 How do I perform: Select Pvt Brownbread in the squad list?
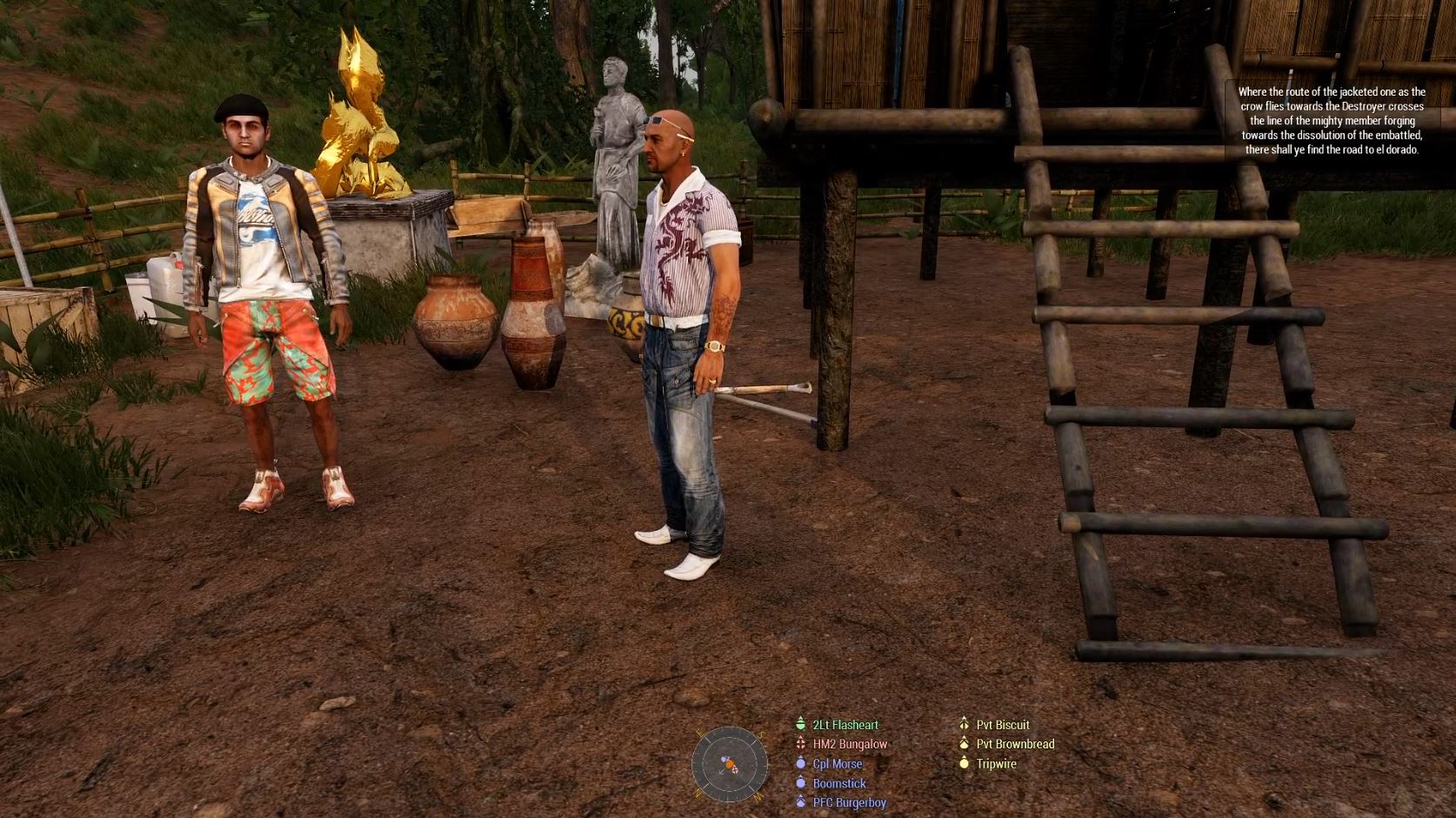point(1014,744)
